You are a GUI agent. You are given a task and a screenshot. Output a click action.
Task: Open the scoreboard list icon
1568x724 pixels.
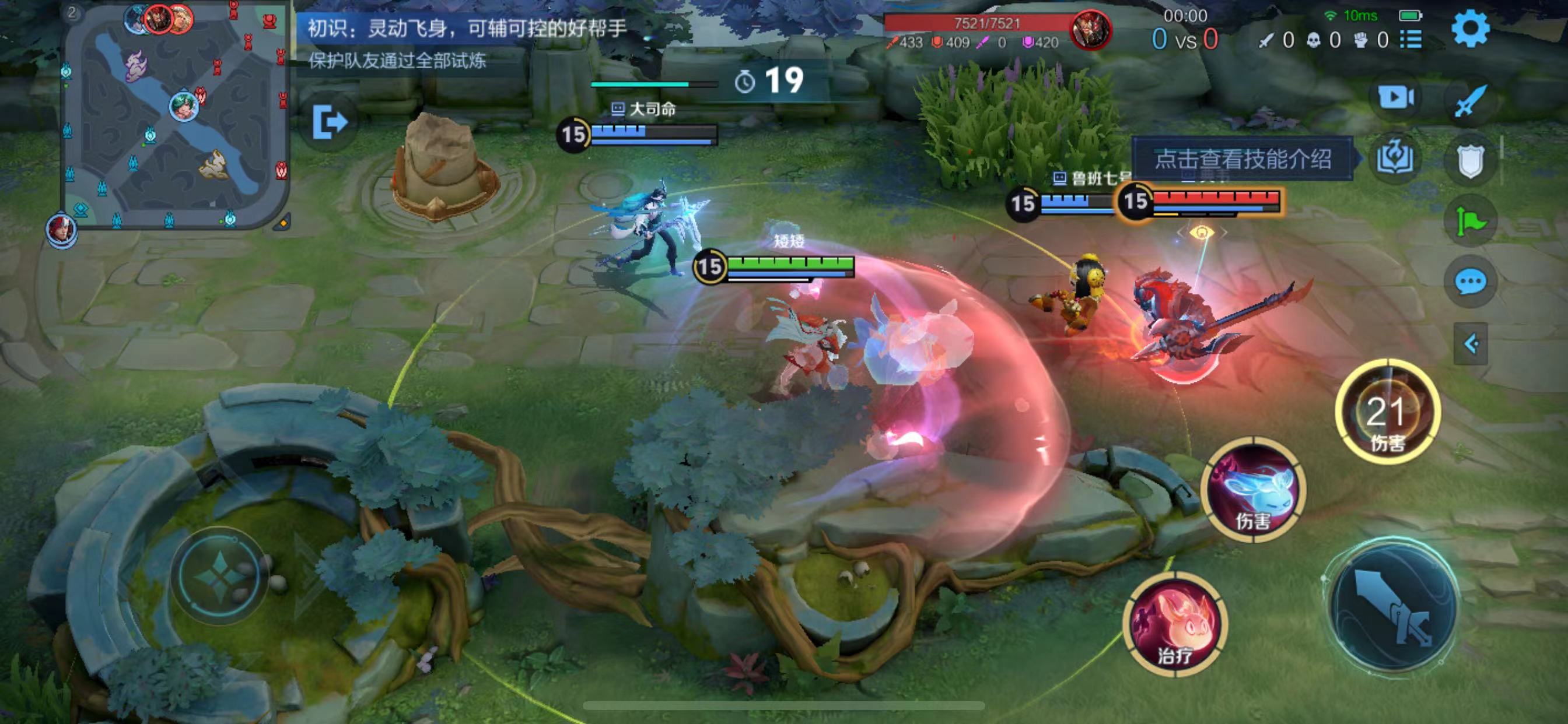[1411, 40]
